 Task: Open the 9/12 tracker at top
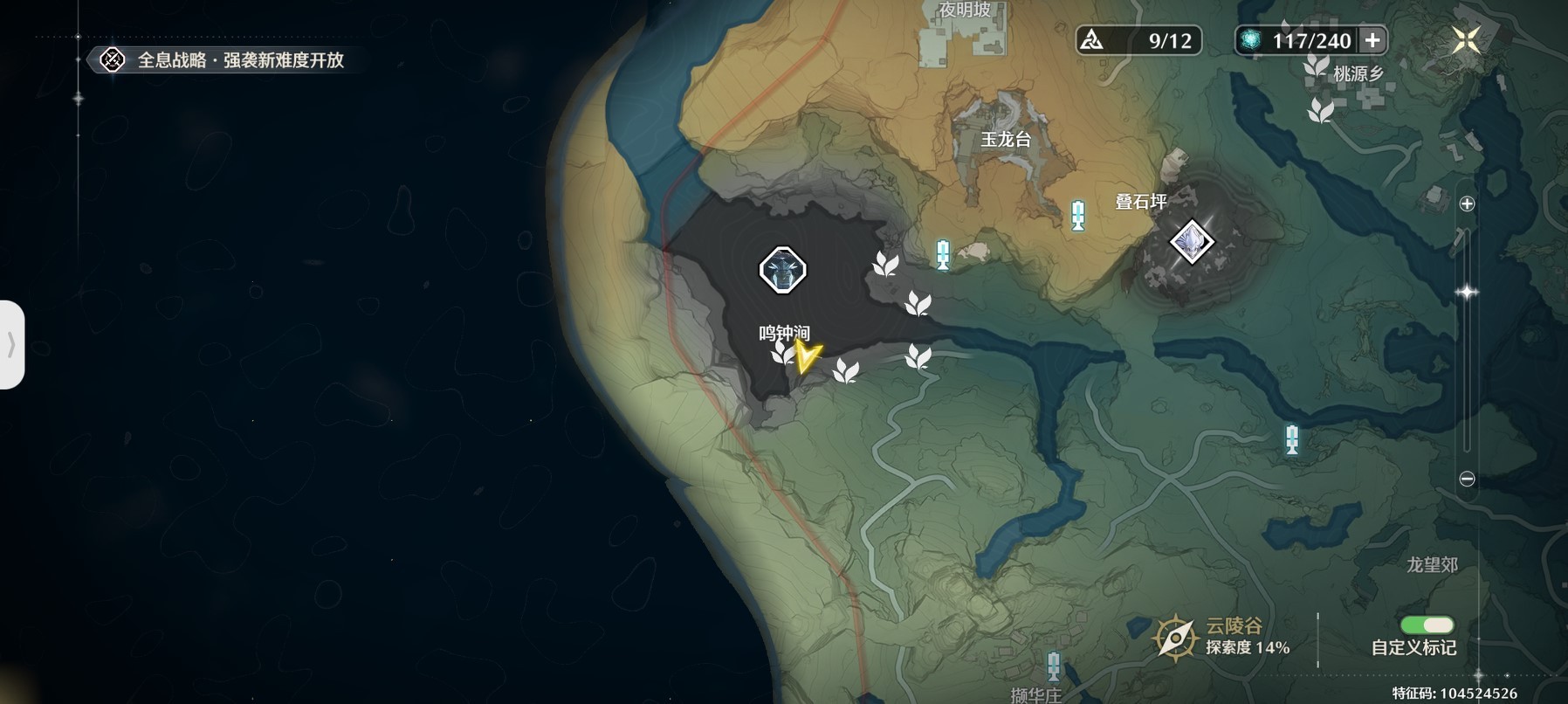tap(1138, 40)
